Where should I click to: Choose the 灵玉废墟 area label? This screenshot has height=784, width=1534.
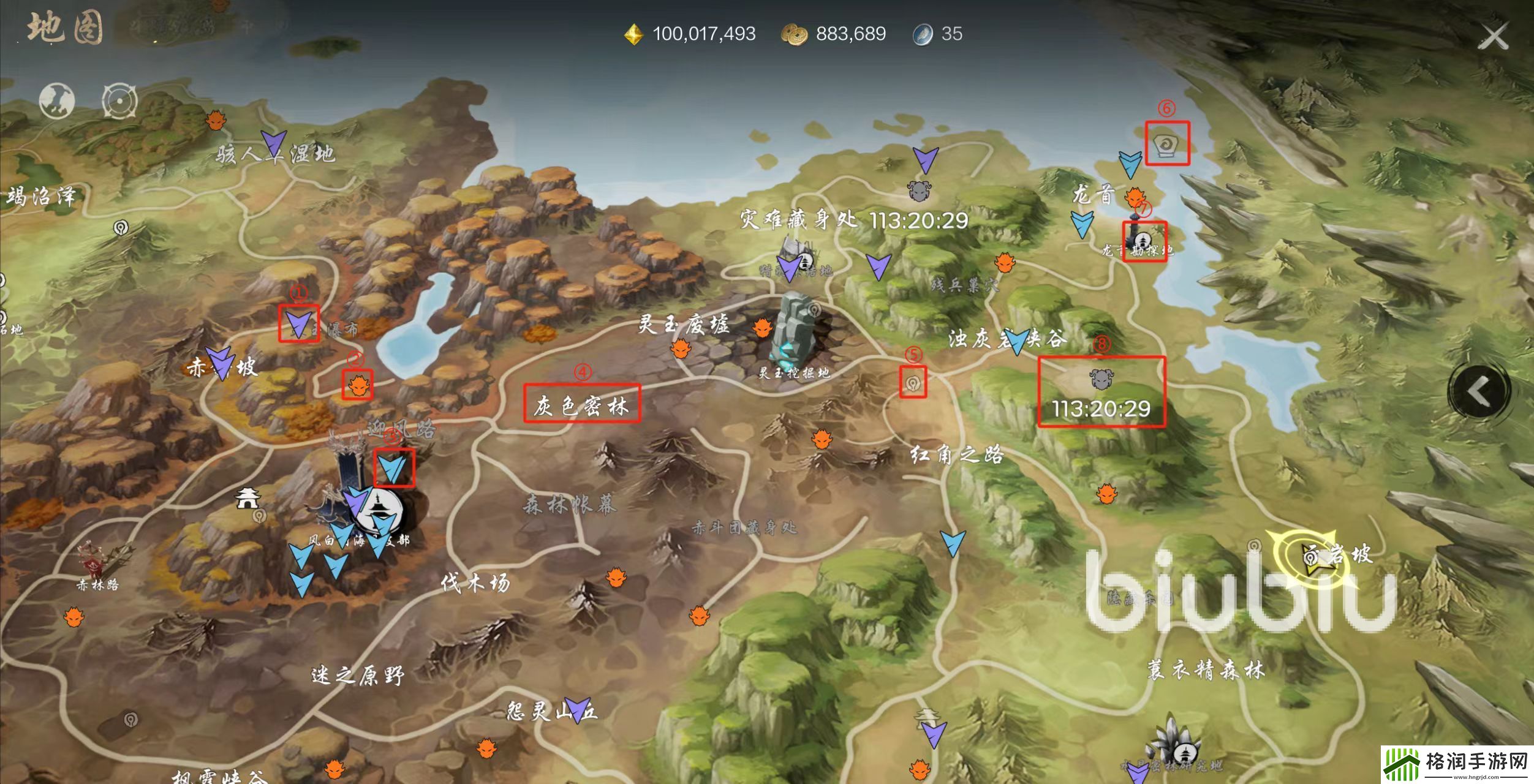click(x=683, y=323)
